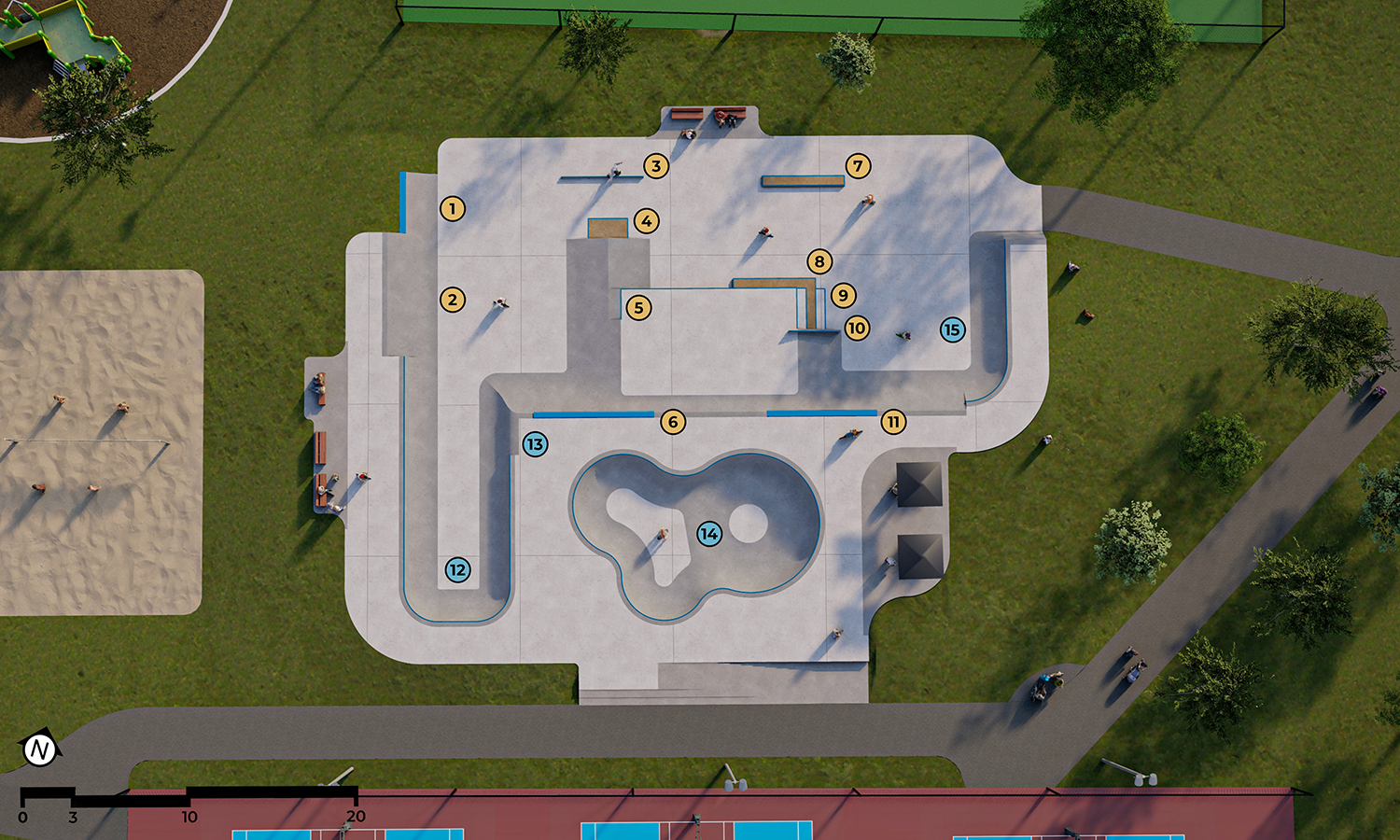Choose the marker labeled 8
This screenshot has width=1400, height=840.
click(x=819, y=261)
